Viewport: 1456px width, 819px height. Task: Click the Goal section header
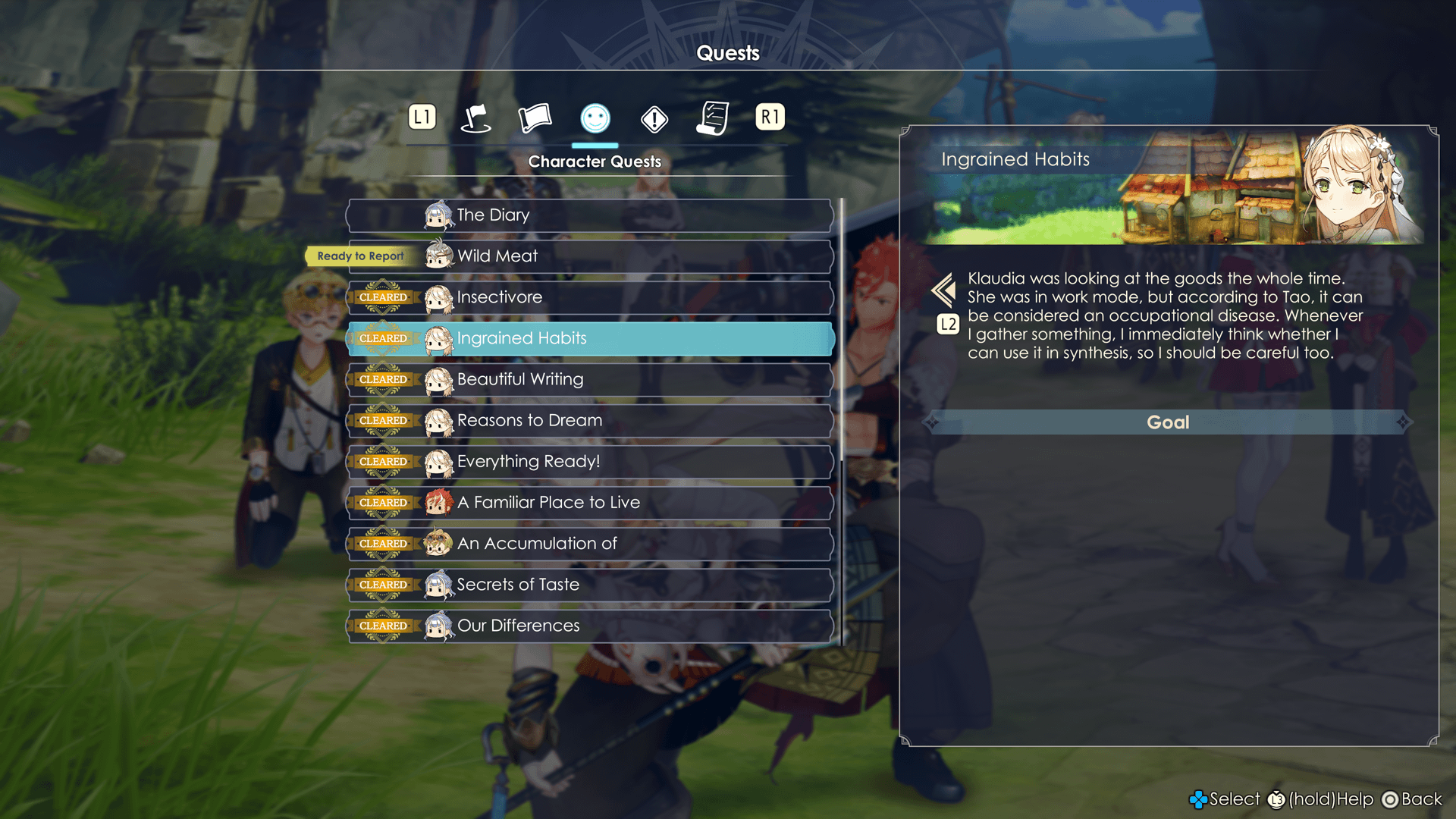(1168, 422)
